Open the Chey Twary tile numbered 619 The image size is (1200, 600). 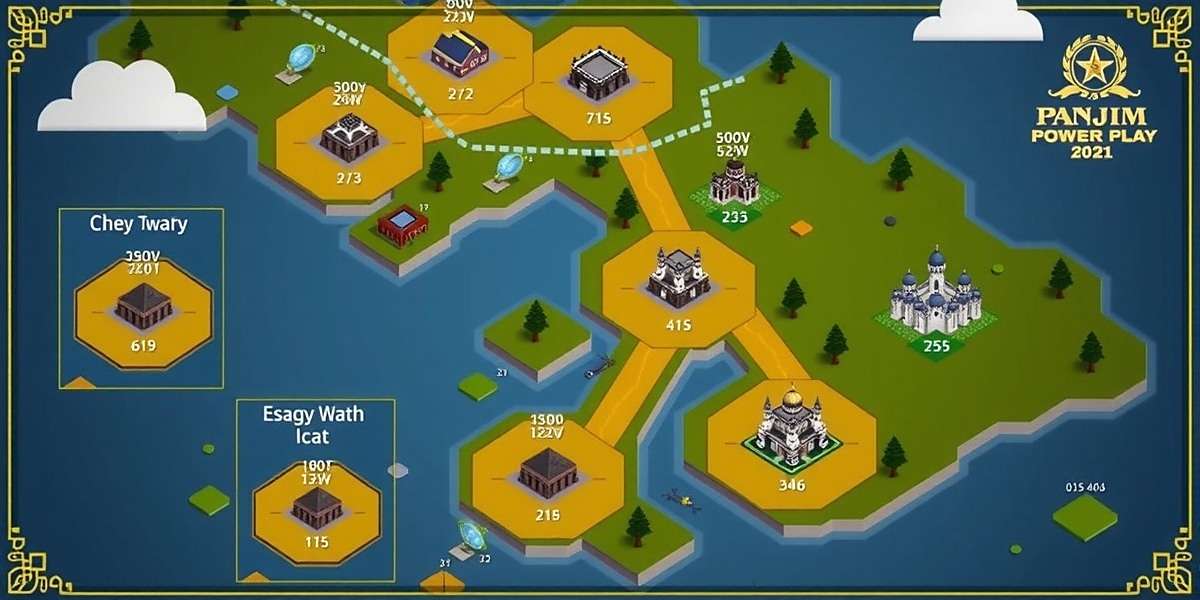click(143, 312)
